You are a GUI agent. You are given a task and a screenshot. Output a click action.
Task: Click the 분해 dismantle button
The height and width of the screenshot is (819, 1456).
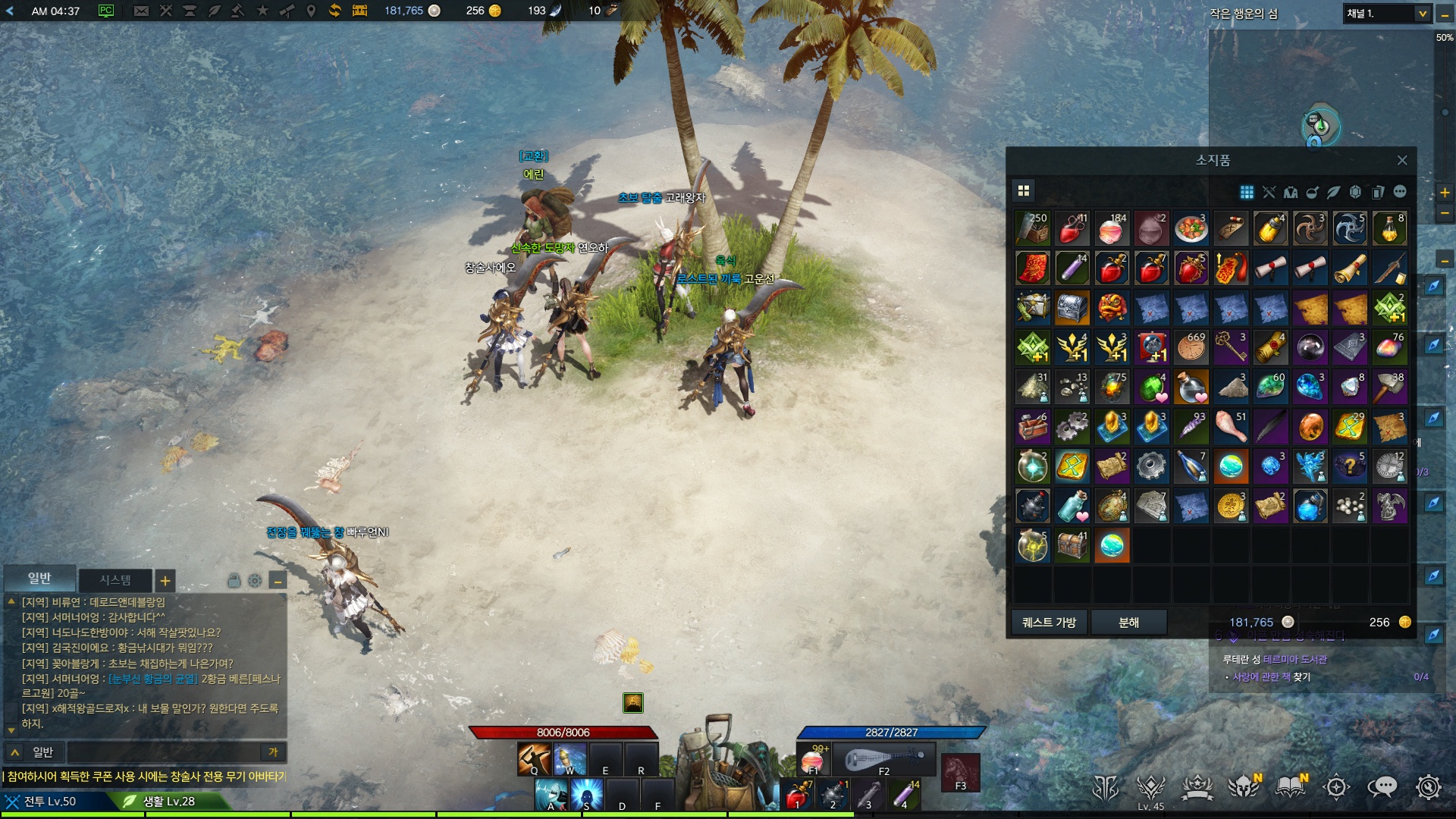coord(1128,622)
